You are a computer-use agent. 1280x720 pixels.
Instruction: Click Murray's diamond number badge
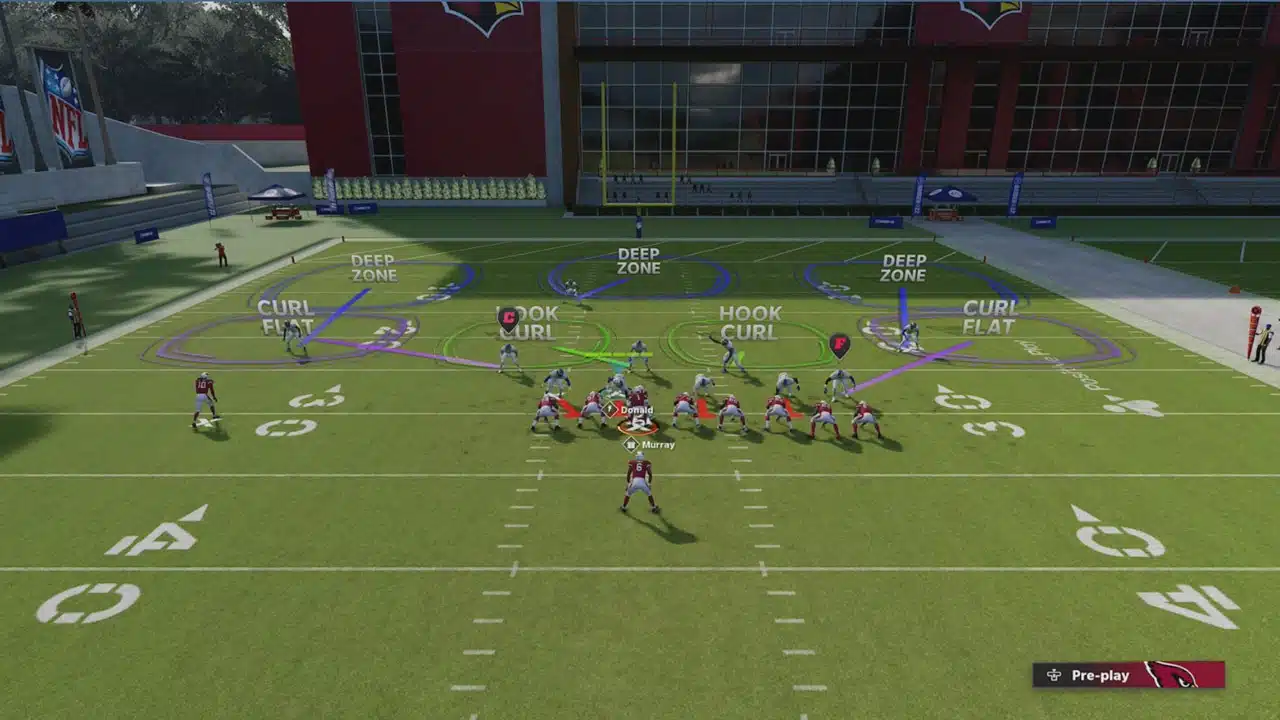coord(633,443)
